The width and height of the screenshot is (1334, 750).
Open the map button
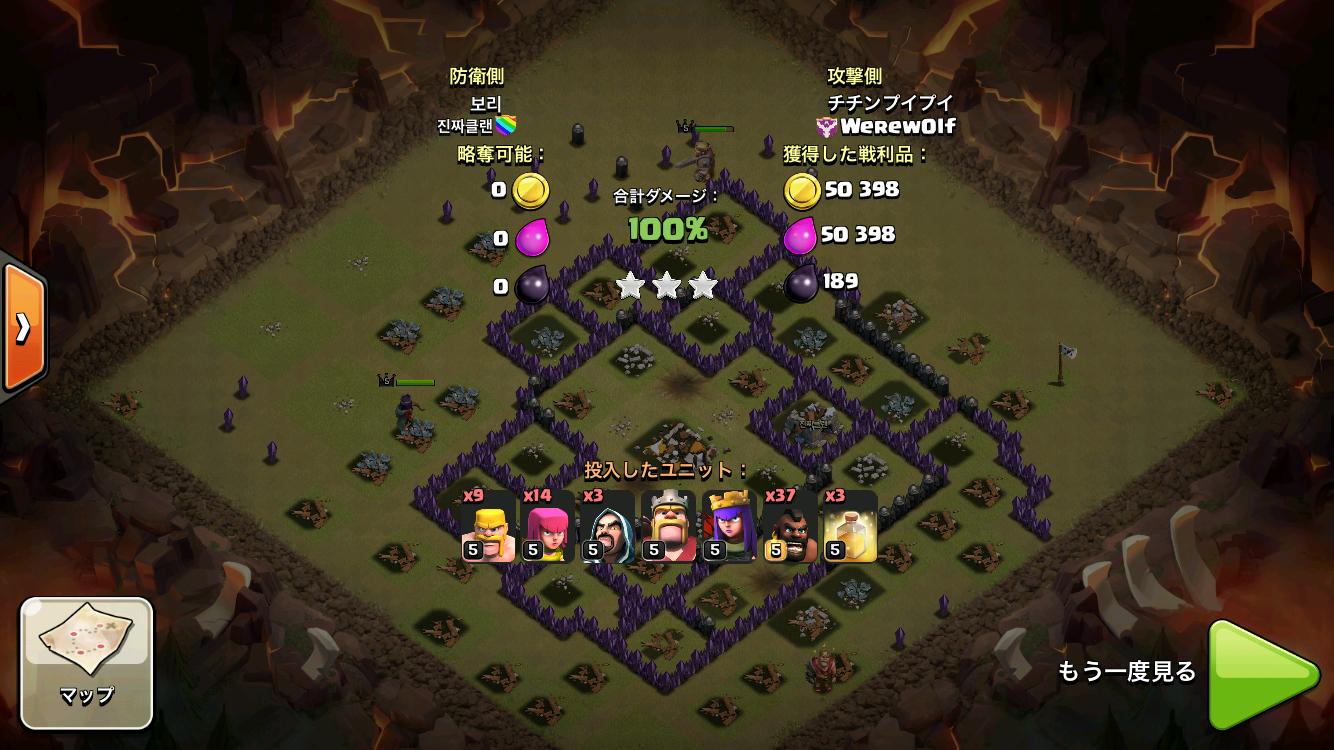point(87,662)
